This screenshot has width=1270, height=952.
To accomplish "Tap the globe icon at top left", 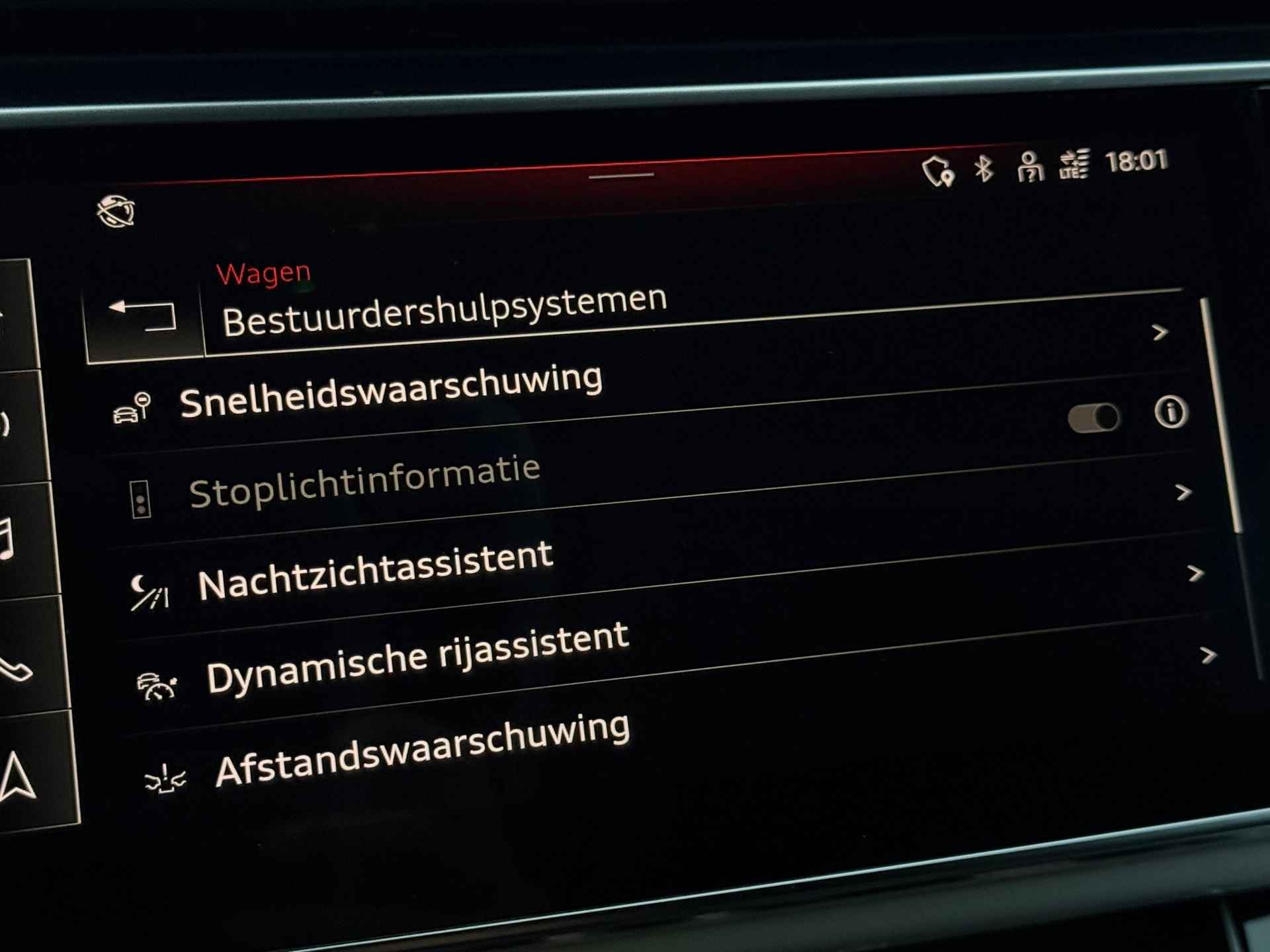I will point(116,212).
